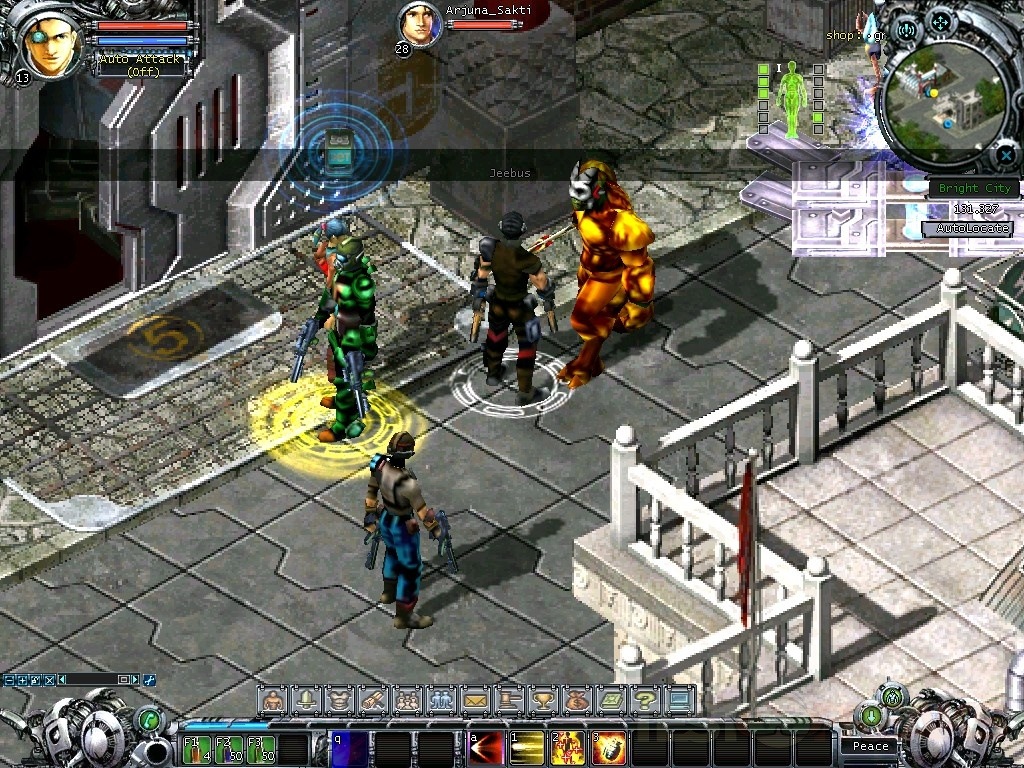Open chat settings wrench icon
The height and width of the screenshot is (768, 1024).
tap(150, 680)
